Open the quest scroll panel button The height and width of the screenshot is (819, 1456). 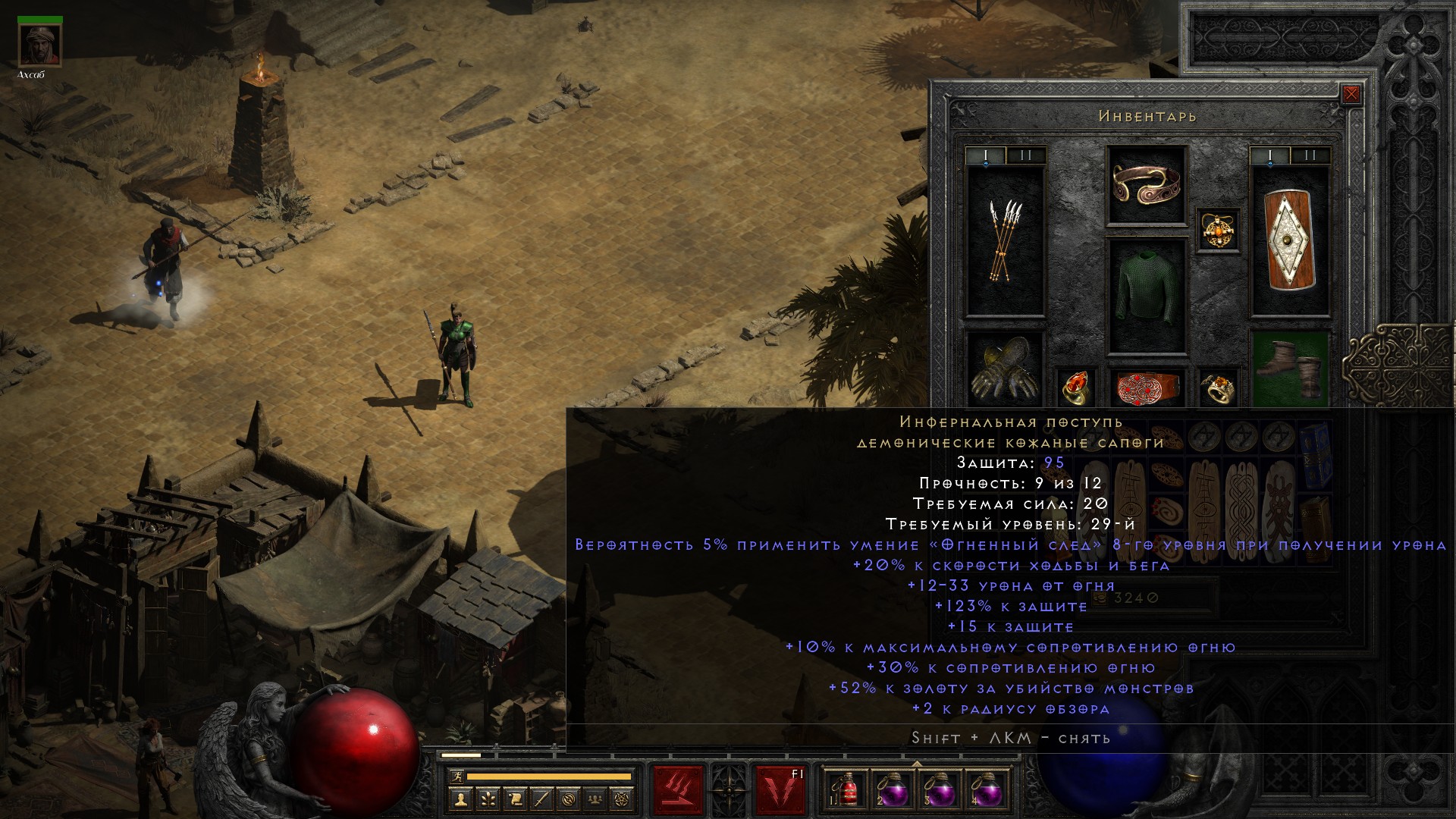pos(515,799)
